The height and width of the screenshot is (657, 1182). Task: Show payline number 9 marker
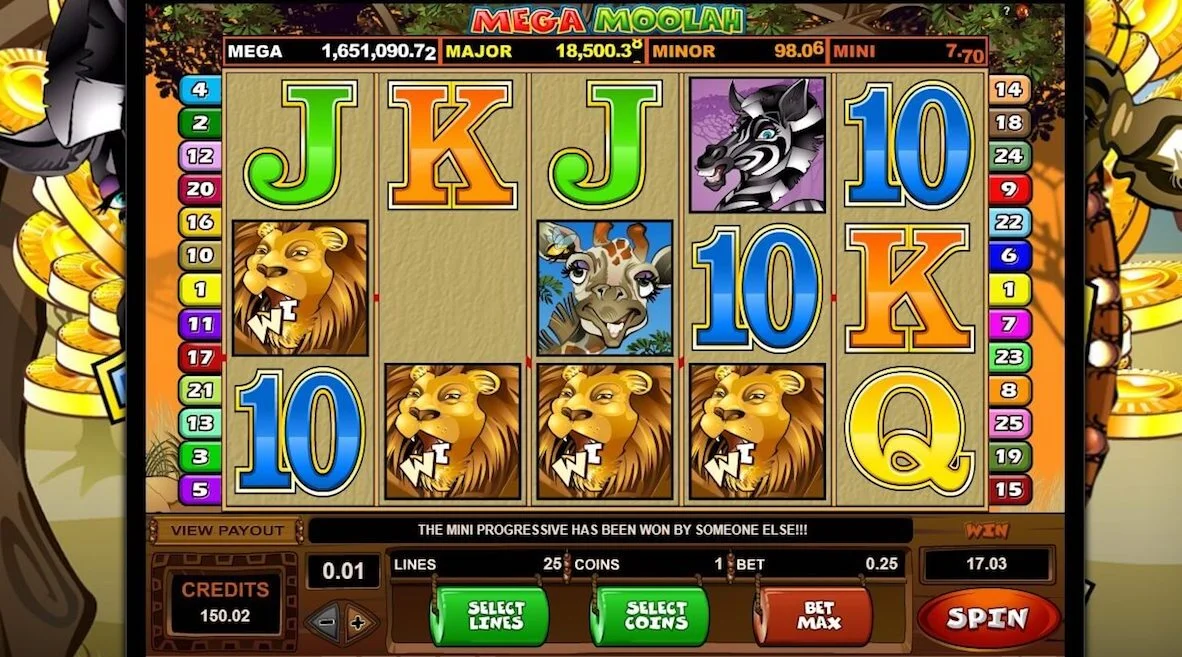[1009, 188]
